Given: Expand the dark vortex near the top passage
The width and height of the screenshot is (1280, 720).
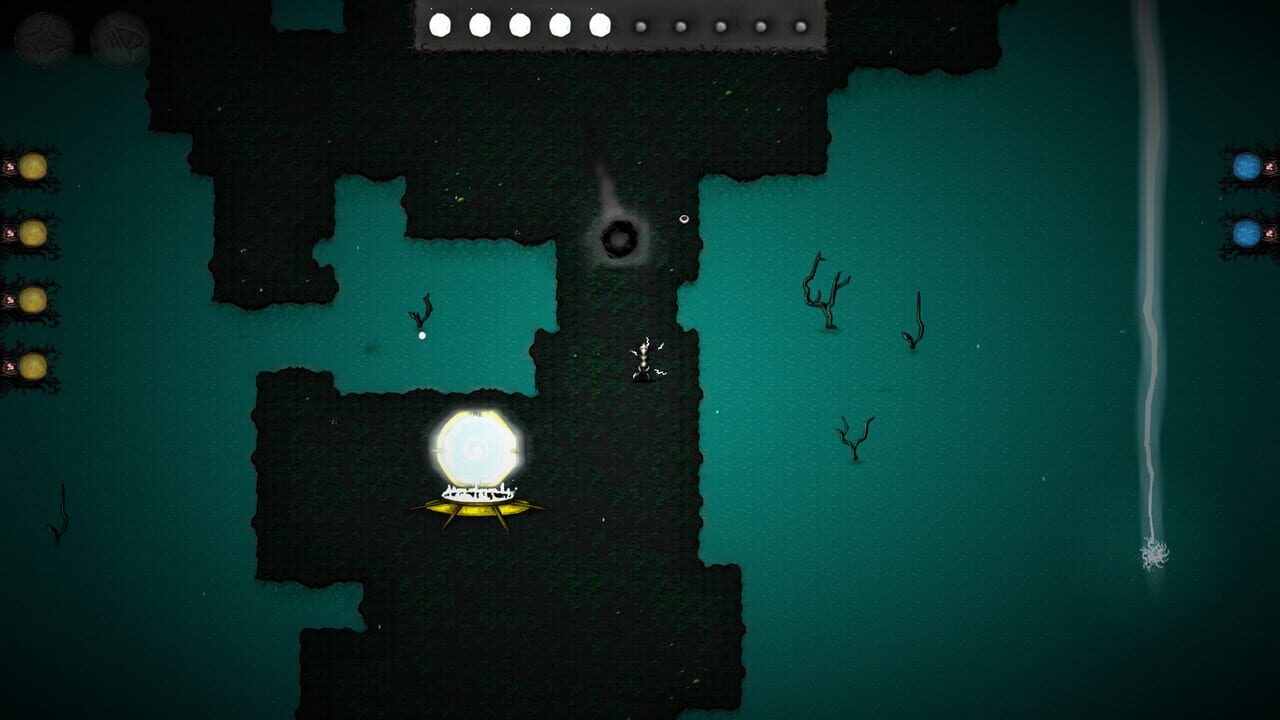Looking at the screenshot, I should (x=620, y=240).
